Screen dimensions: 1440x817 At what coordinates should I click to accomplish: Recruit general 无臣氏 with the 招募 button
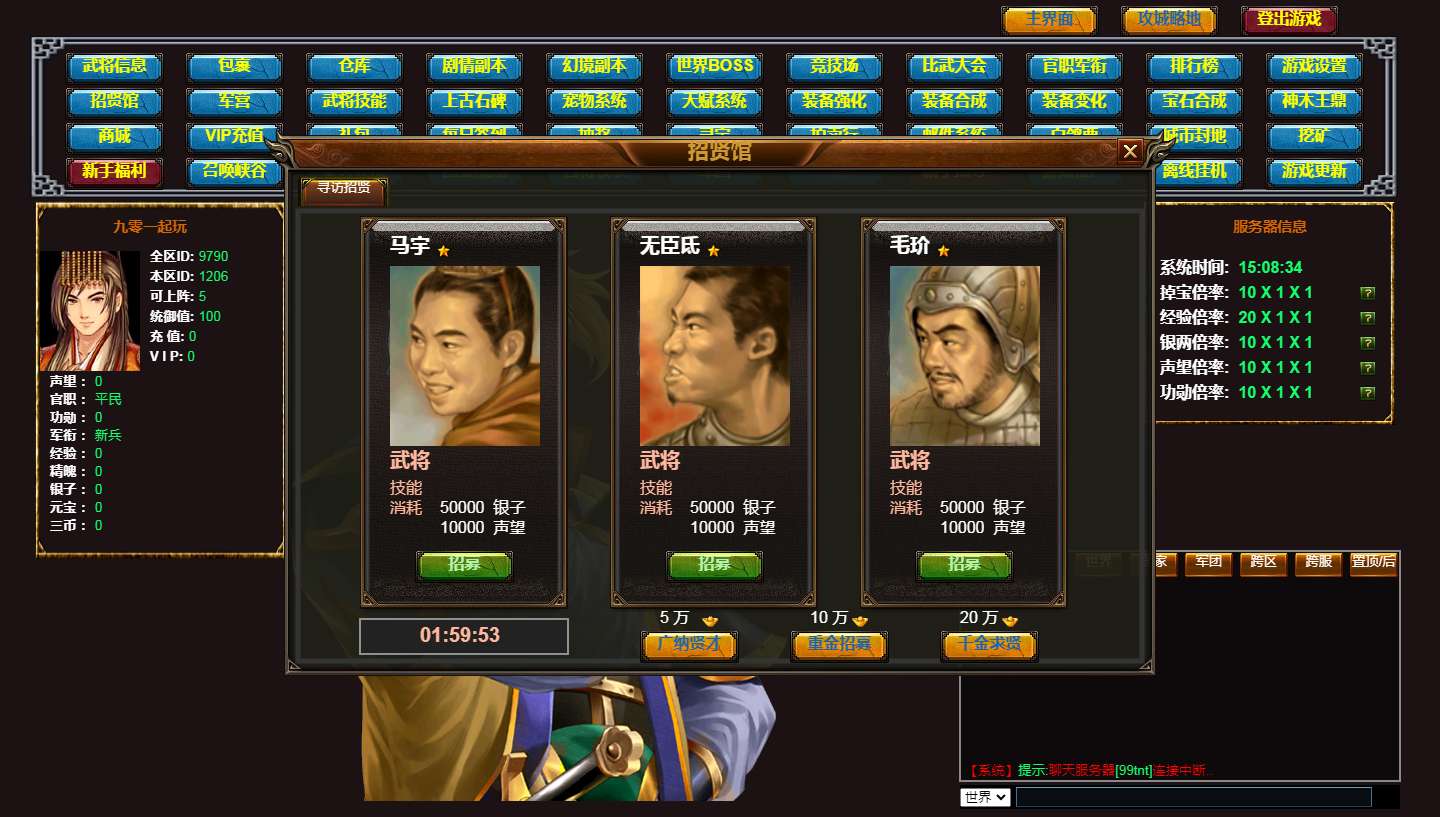point(714,565)
